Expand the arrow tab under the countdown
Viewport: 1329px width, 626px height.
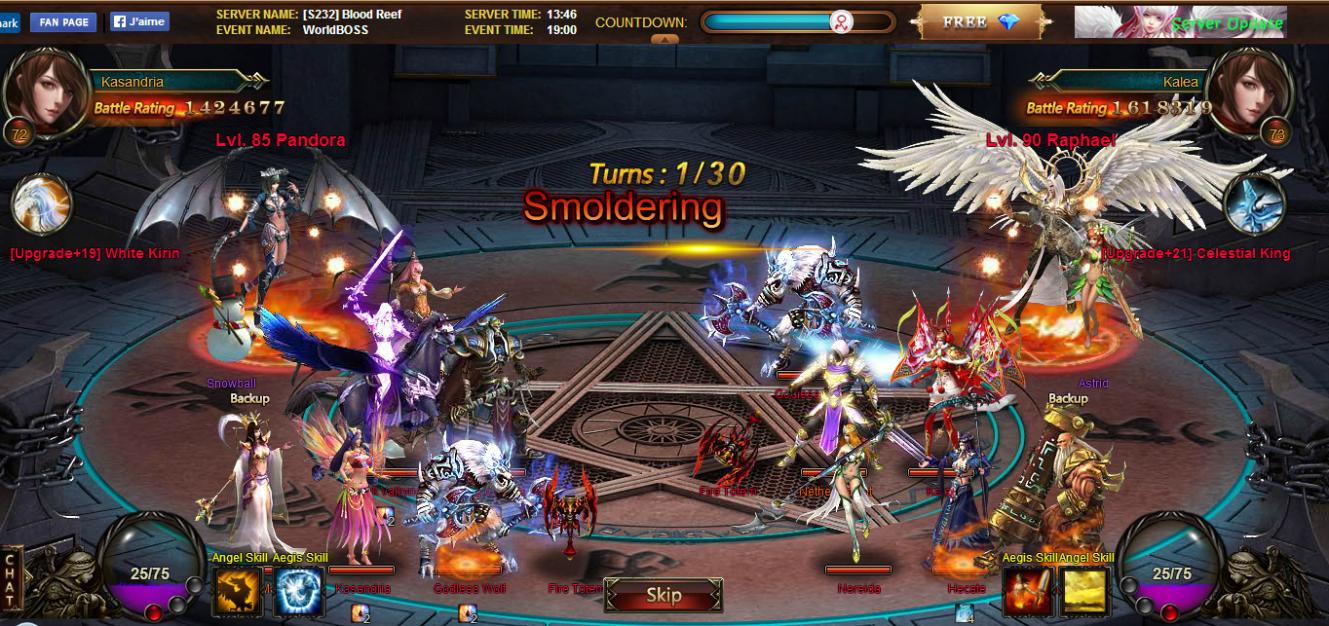[664, 40]
